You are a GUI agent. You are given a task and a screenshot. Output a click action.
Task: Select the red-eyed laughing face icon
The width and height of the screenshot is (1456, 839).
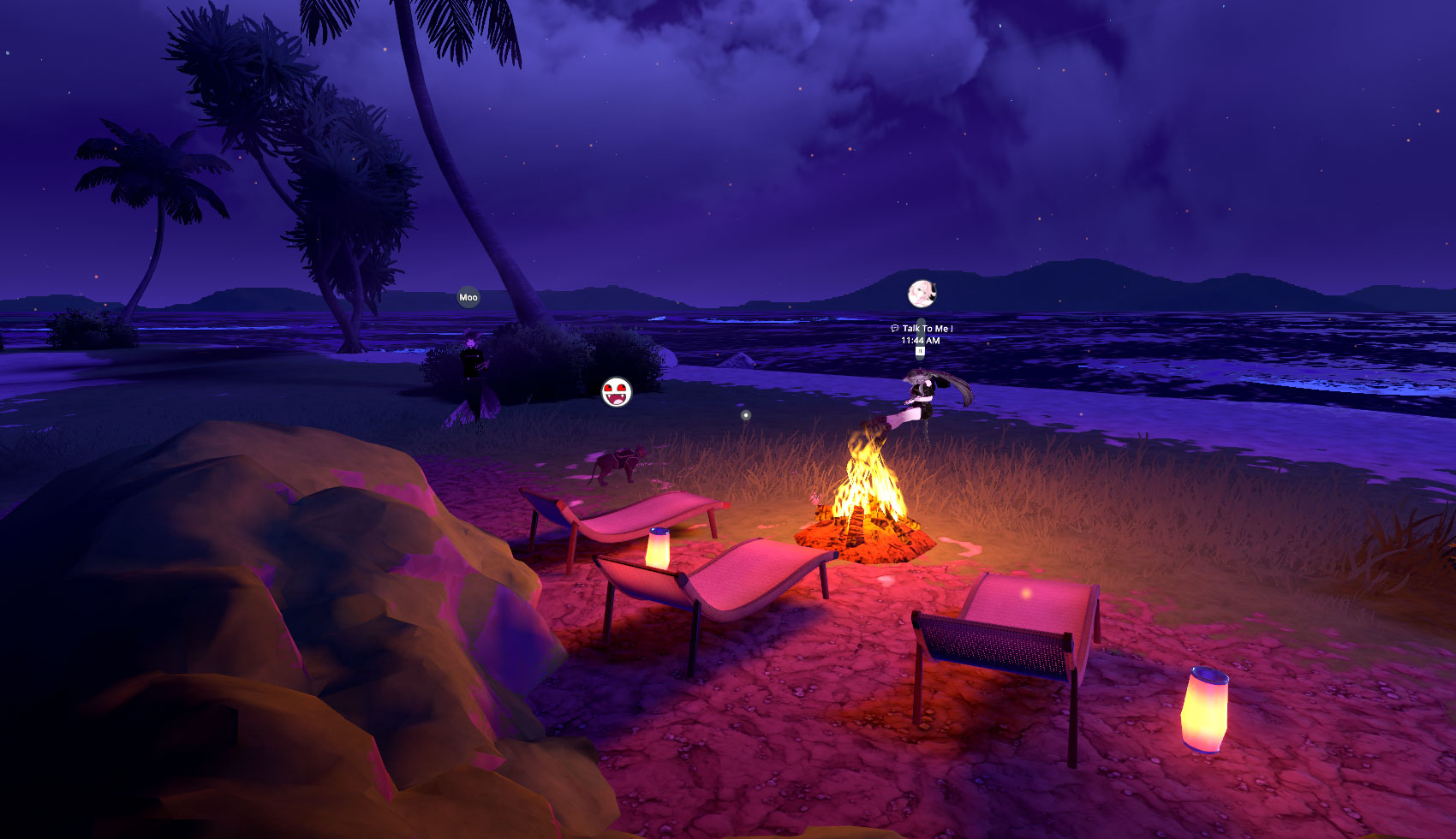pyautogui.click(x=616, y=392)
